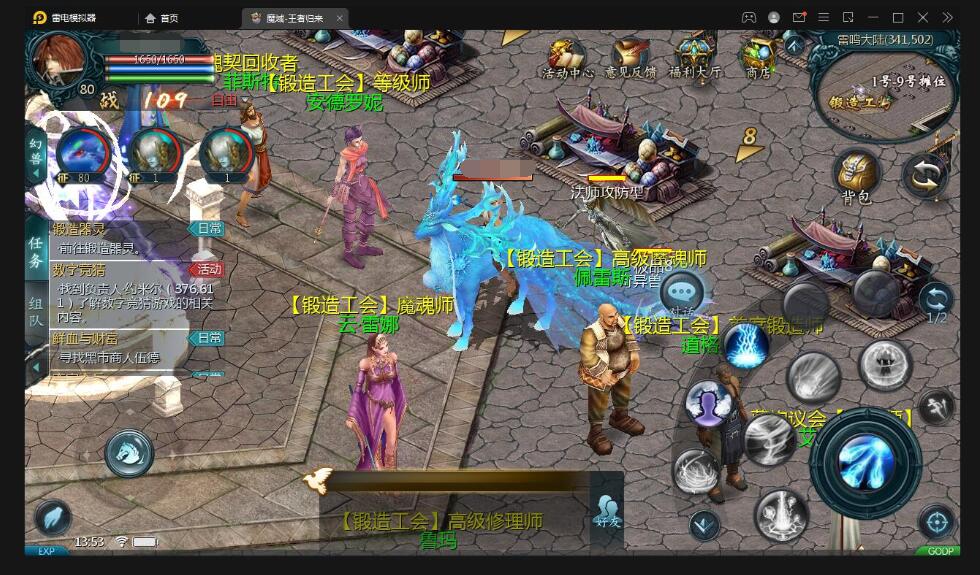Switch to the 任务 quest tab
Image resolution: width=980 pixels, height=575 pixels.
tap(36, 250)
